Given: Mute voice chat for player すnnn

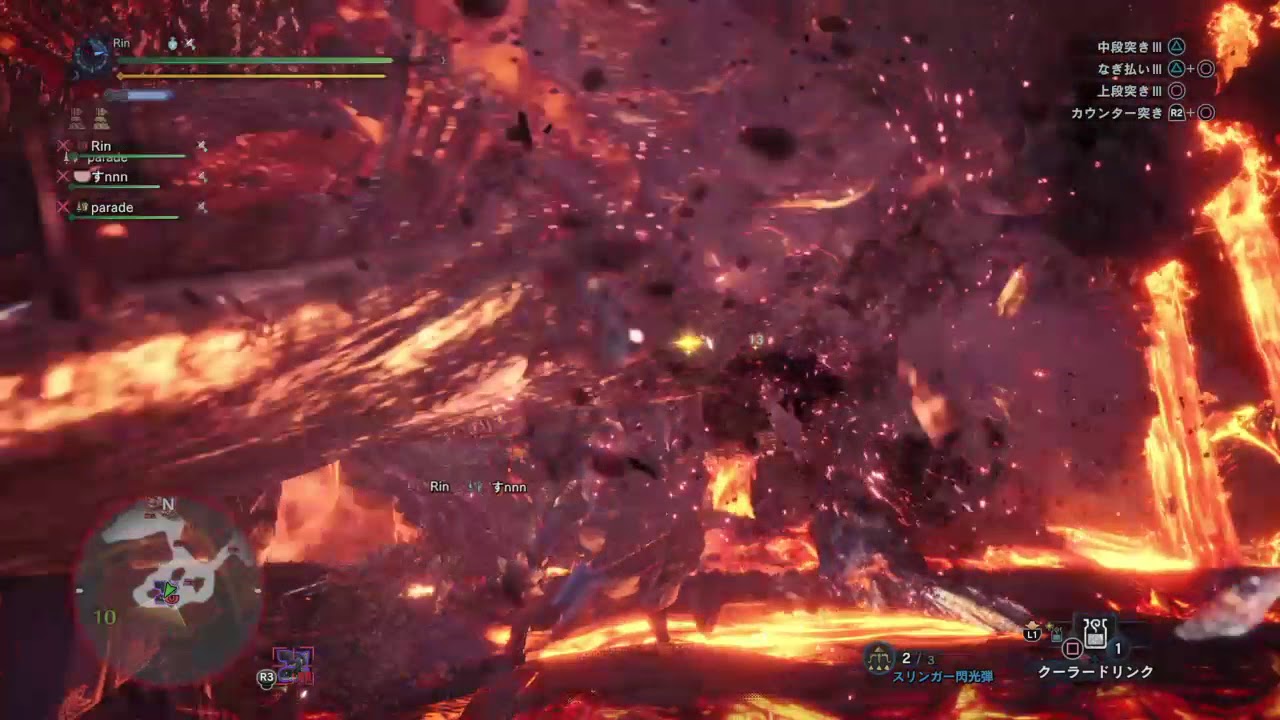Looking at the screenshot, I should pos(202,176).
